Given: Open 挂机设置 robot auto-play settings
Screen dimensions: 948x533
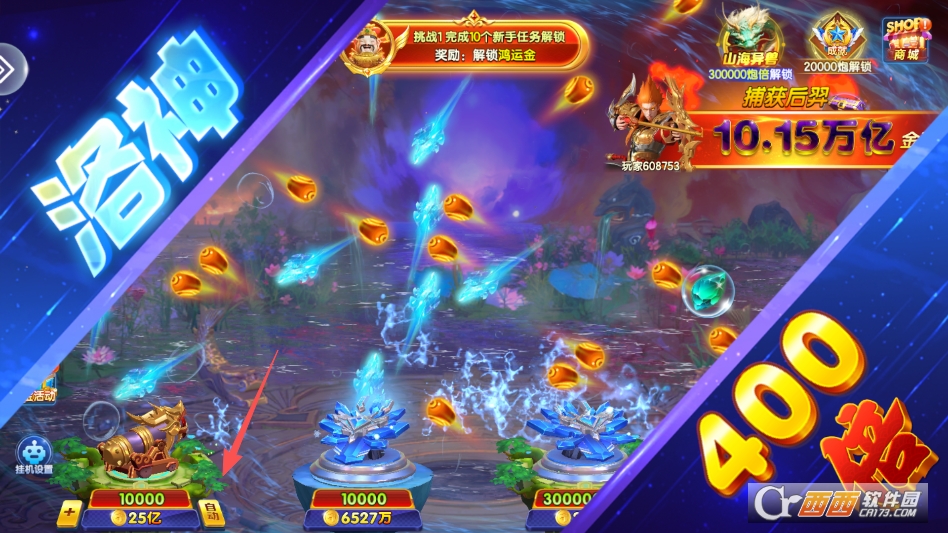Looking at the screenshot, I should pyautogui.click(x=33, y=455).
